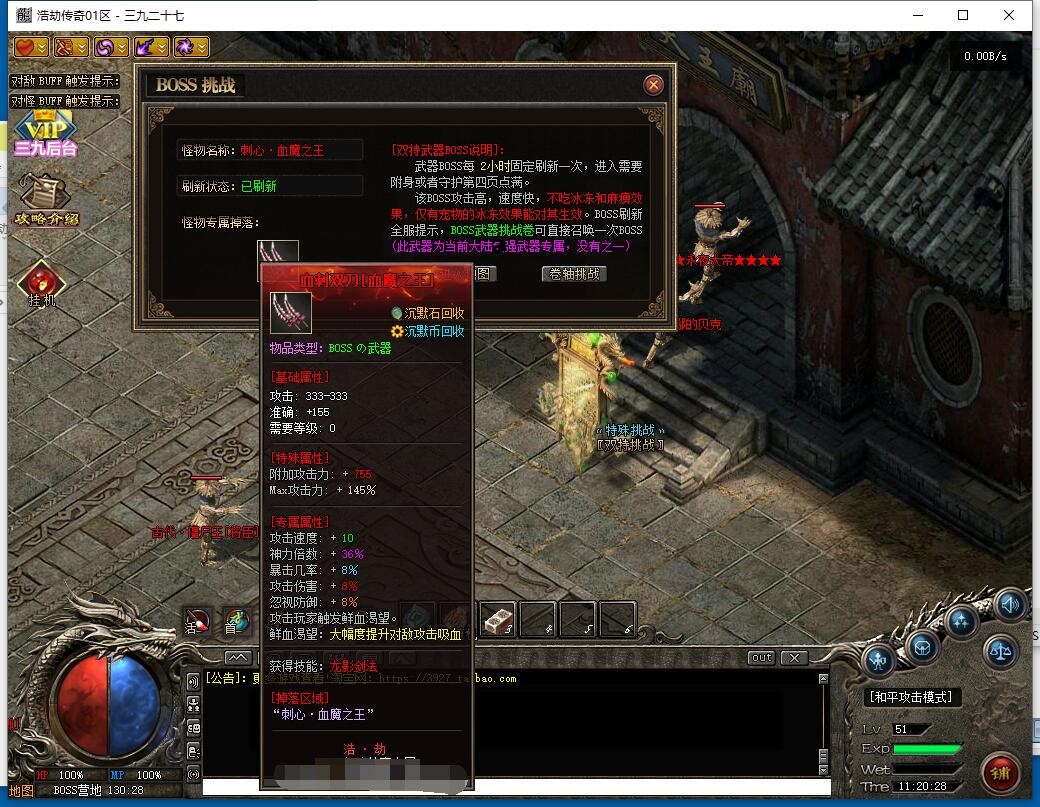This screenshot has height=807, width=1040.
Task: Close the BOSS 挑战 window
Action: coord(654,85)
